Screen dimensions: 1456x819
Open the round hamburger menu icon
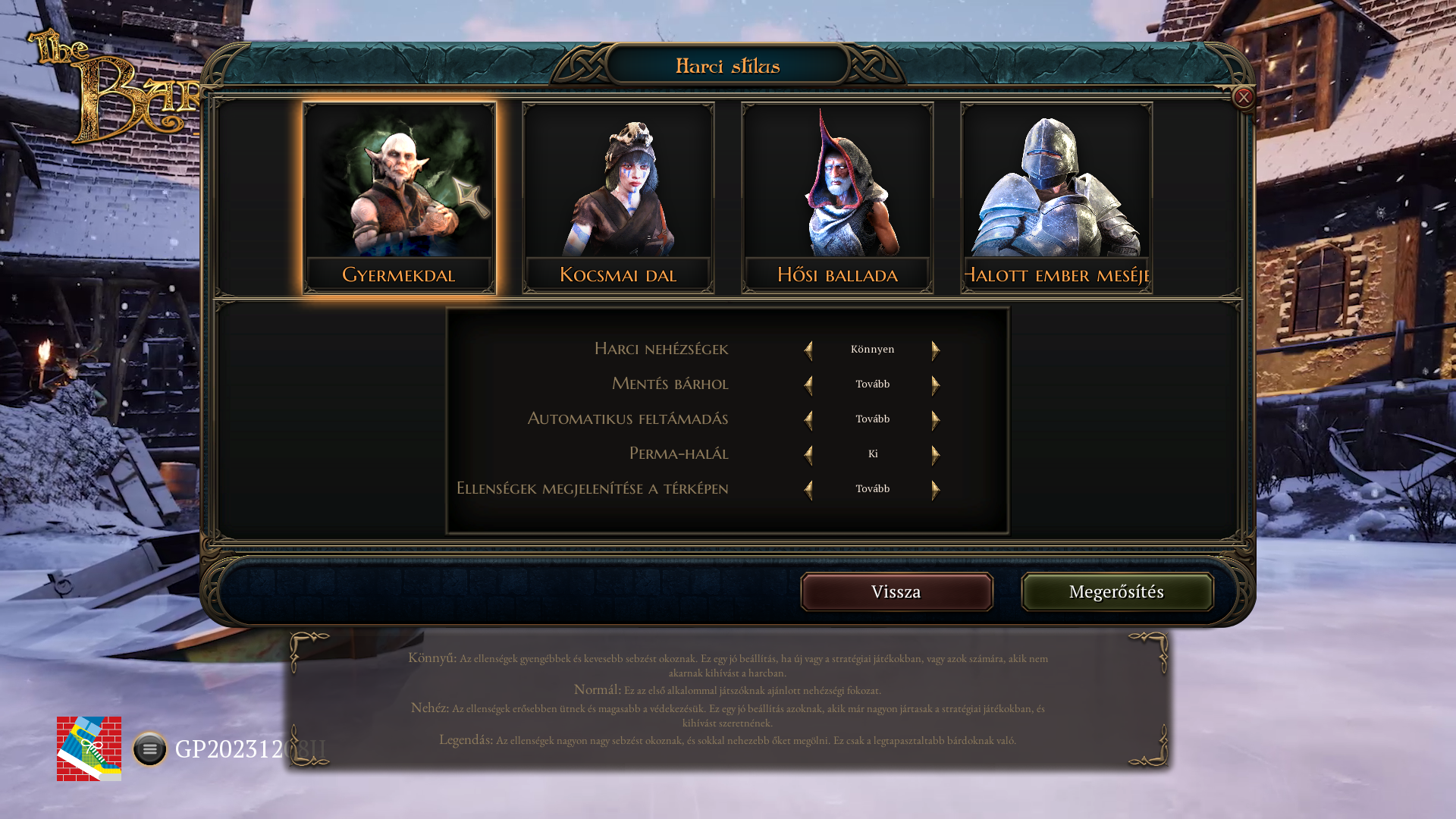(x=149, y=749)
